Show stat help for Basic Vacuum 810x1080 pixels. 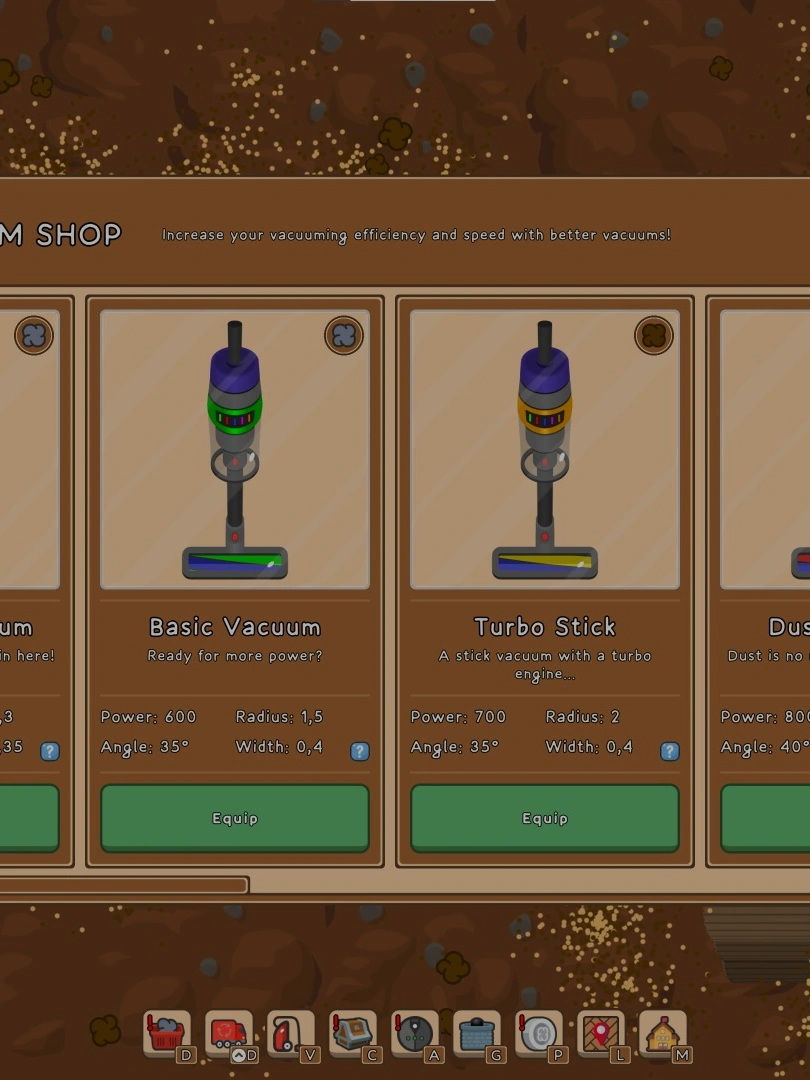pyautogui.click(x=360, y=751)
